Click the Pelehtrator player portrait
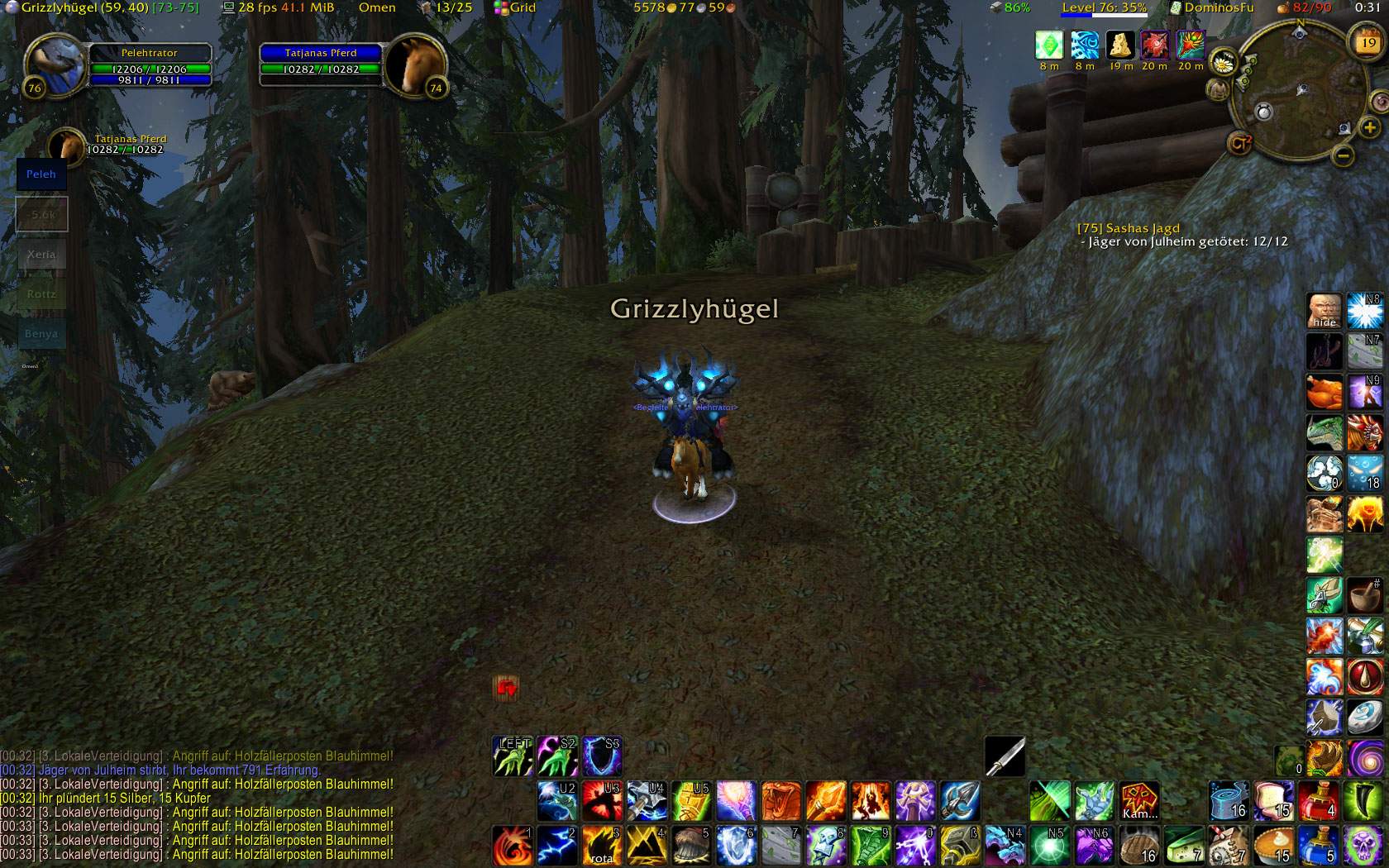The height and width of the screenshot is (868, 1389). (55, 63)
